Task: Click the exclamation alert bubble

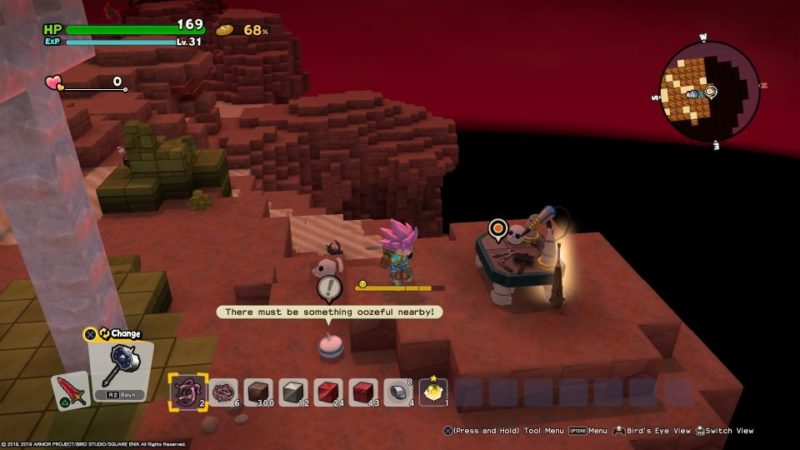Action: click(329, 290)
